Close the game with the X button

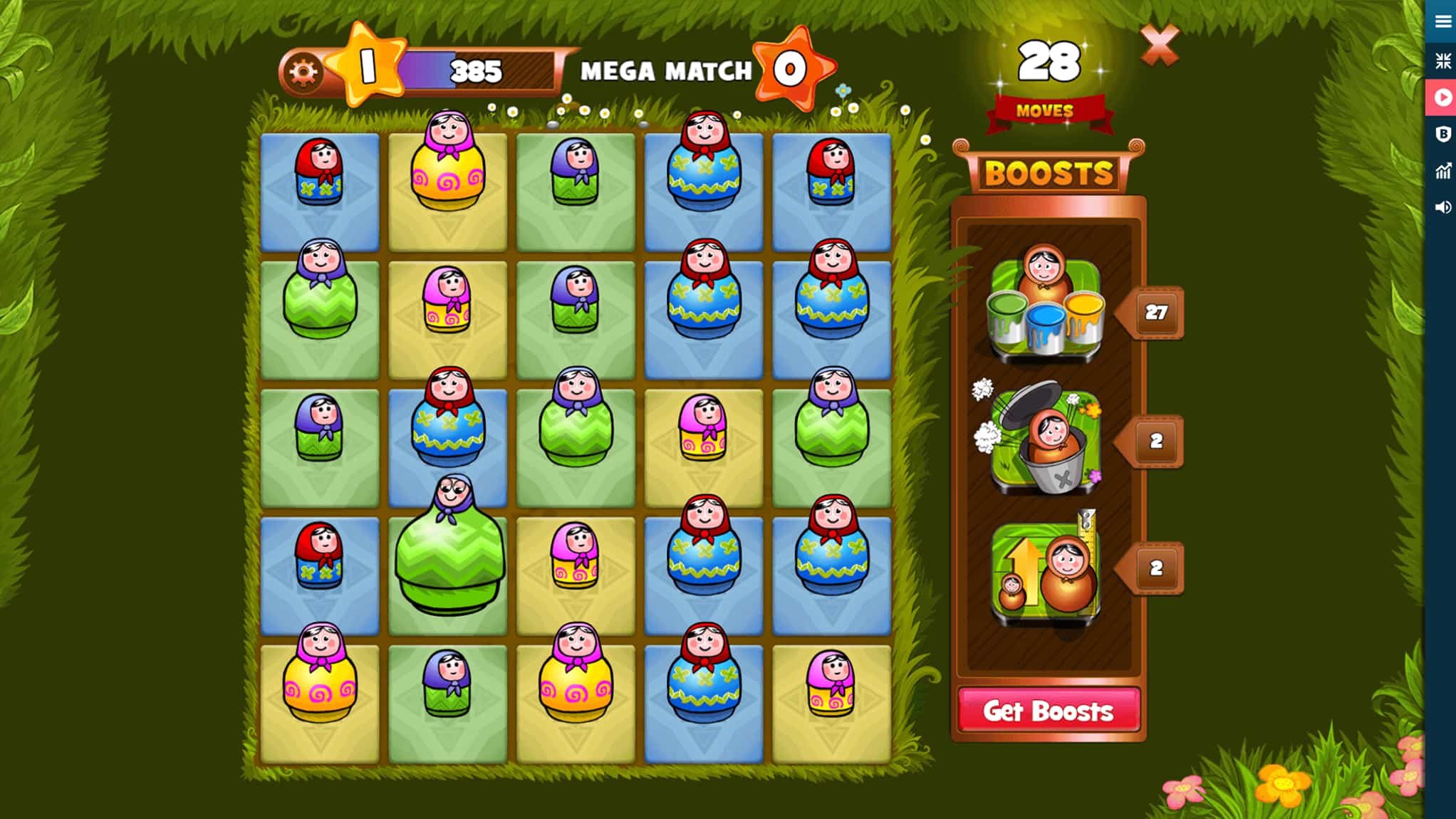click(x=1161, y=44)
